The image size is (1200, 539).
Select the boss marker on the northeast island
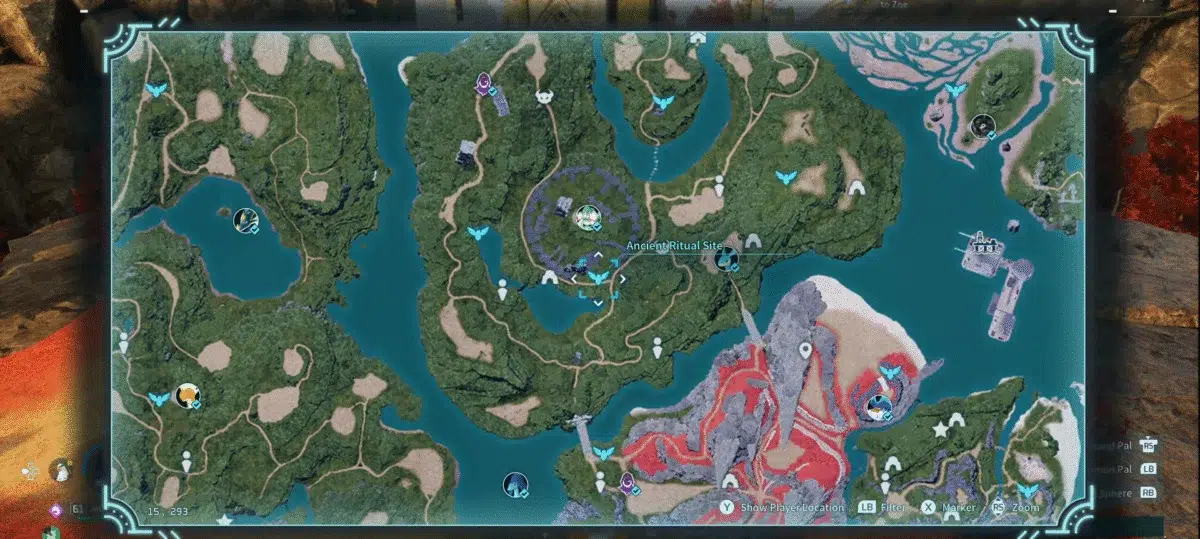click(x=982, y=126)
